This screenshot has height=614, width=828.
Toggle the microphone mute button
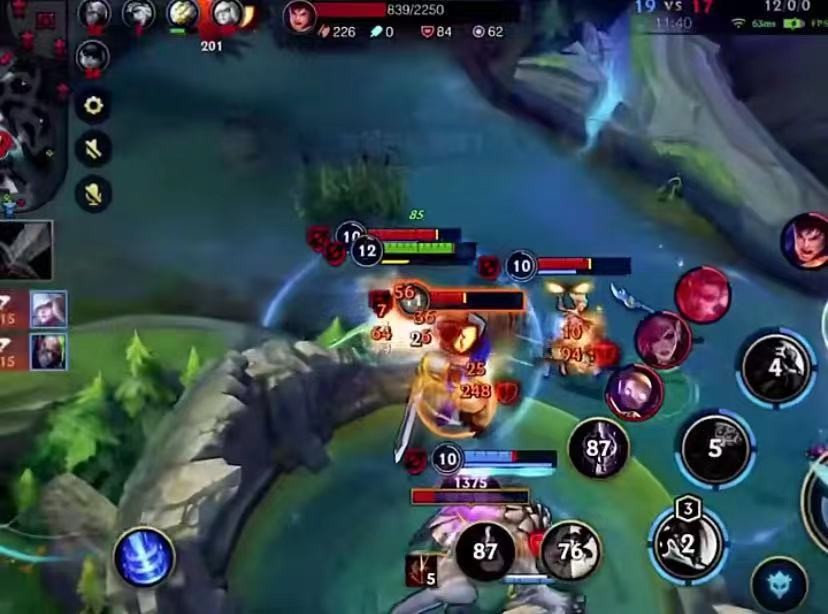click(94, 194)
